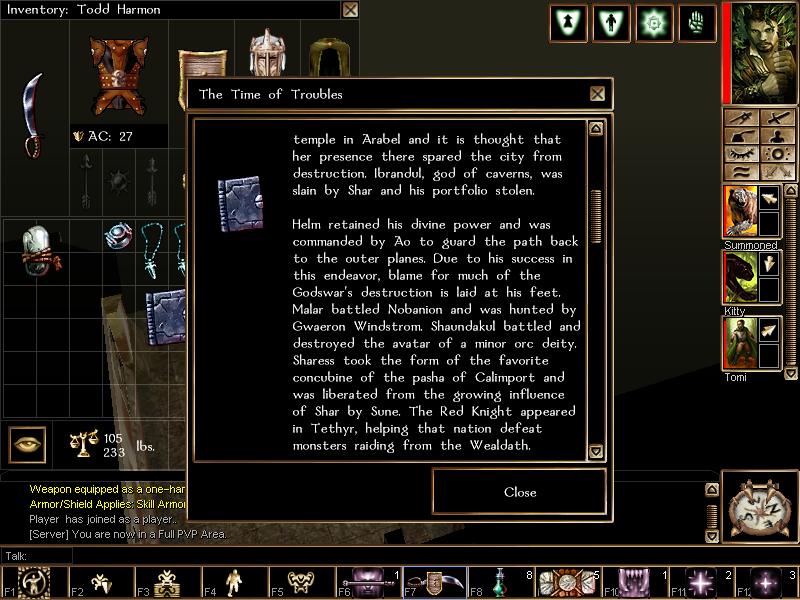Activate the F1 quickbar slot
The image size is (800, 600).
[35, 581]
